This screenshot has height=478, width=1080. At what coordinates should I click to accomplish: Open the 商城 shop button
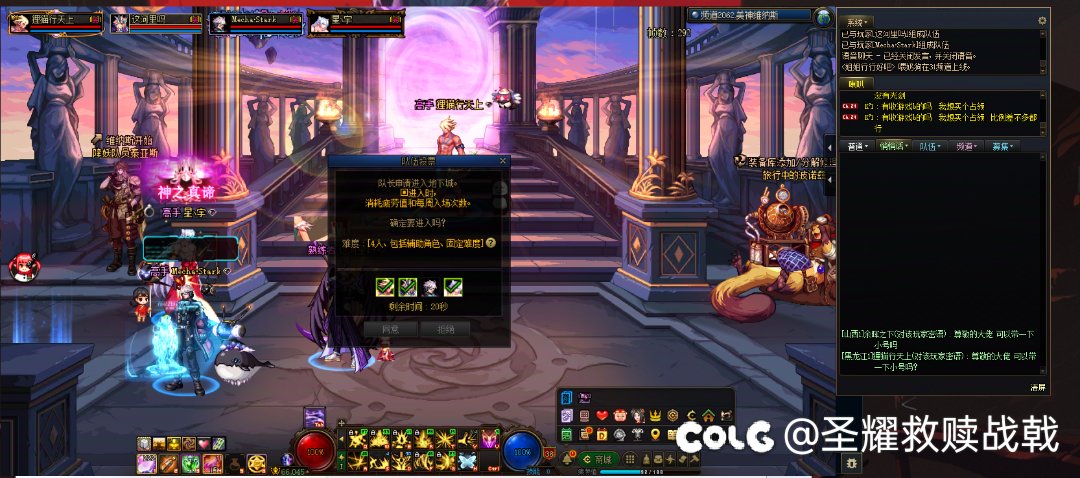click(x=599, y=458)
